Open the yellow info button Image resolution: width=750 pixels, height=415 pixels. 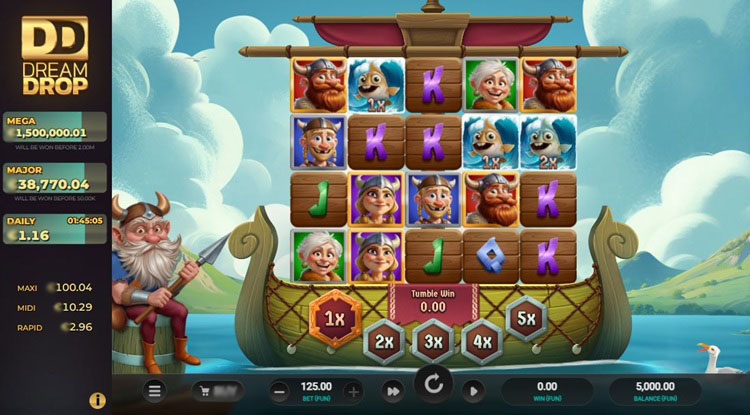pyautogui.click(x=97, y=400)
